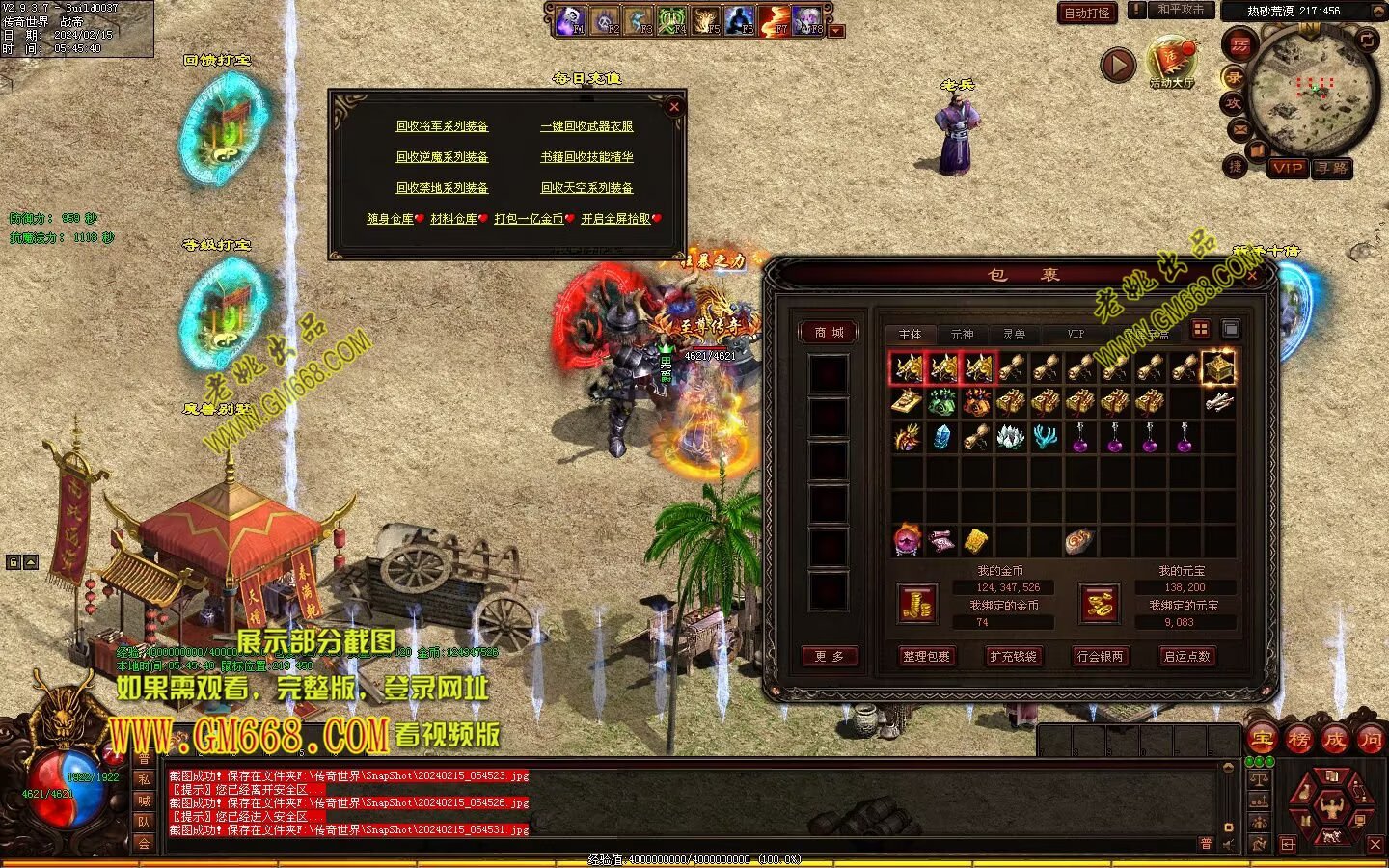Screen dimensions: 1389x868
Task: Select the glowing golden treasure chest item
Action: click(x=1218, y=367)
